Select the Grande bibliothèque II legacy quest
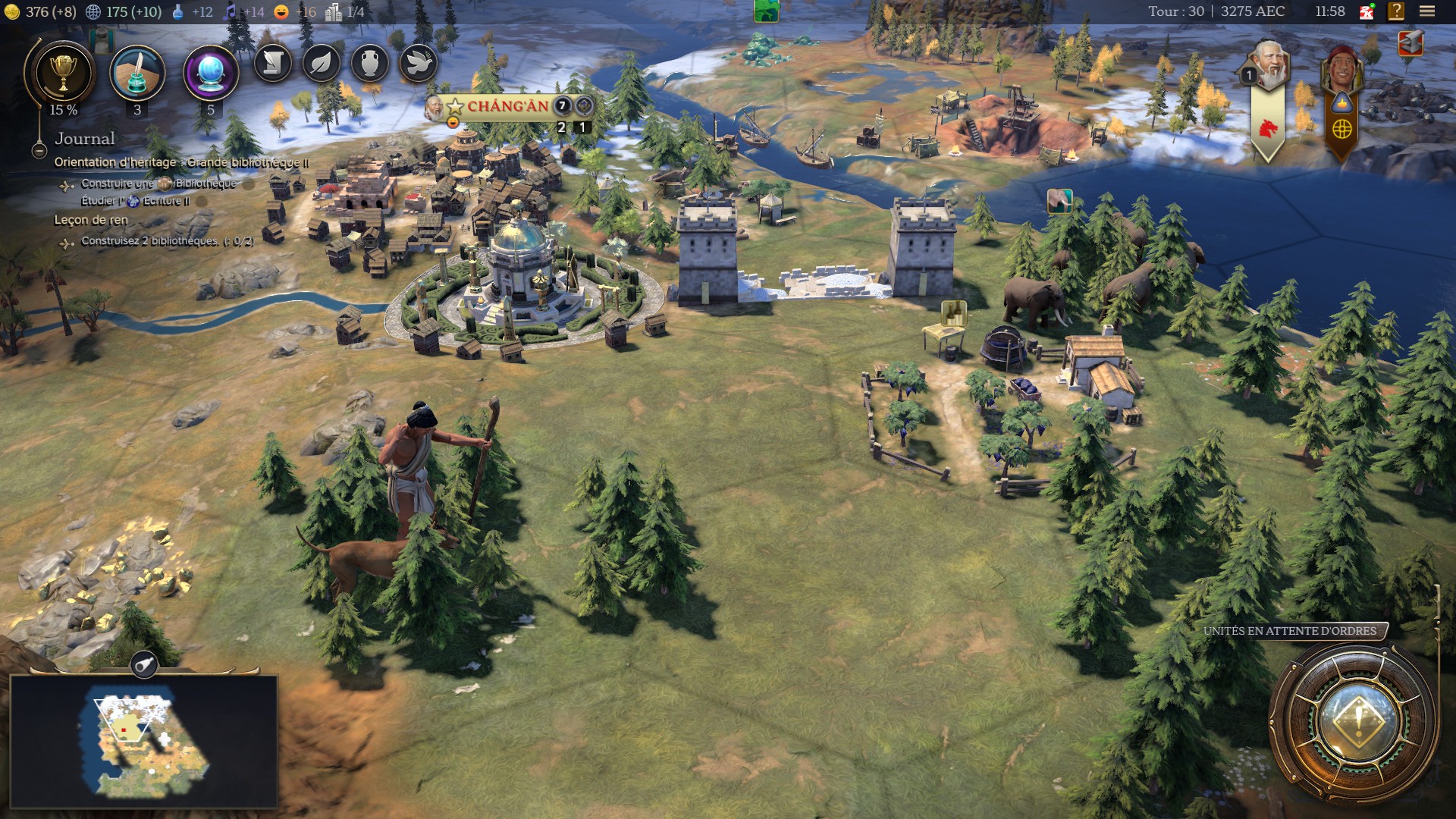This screenshot has height=819, width=1456. coord(181,162)
